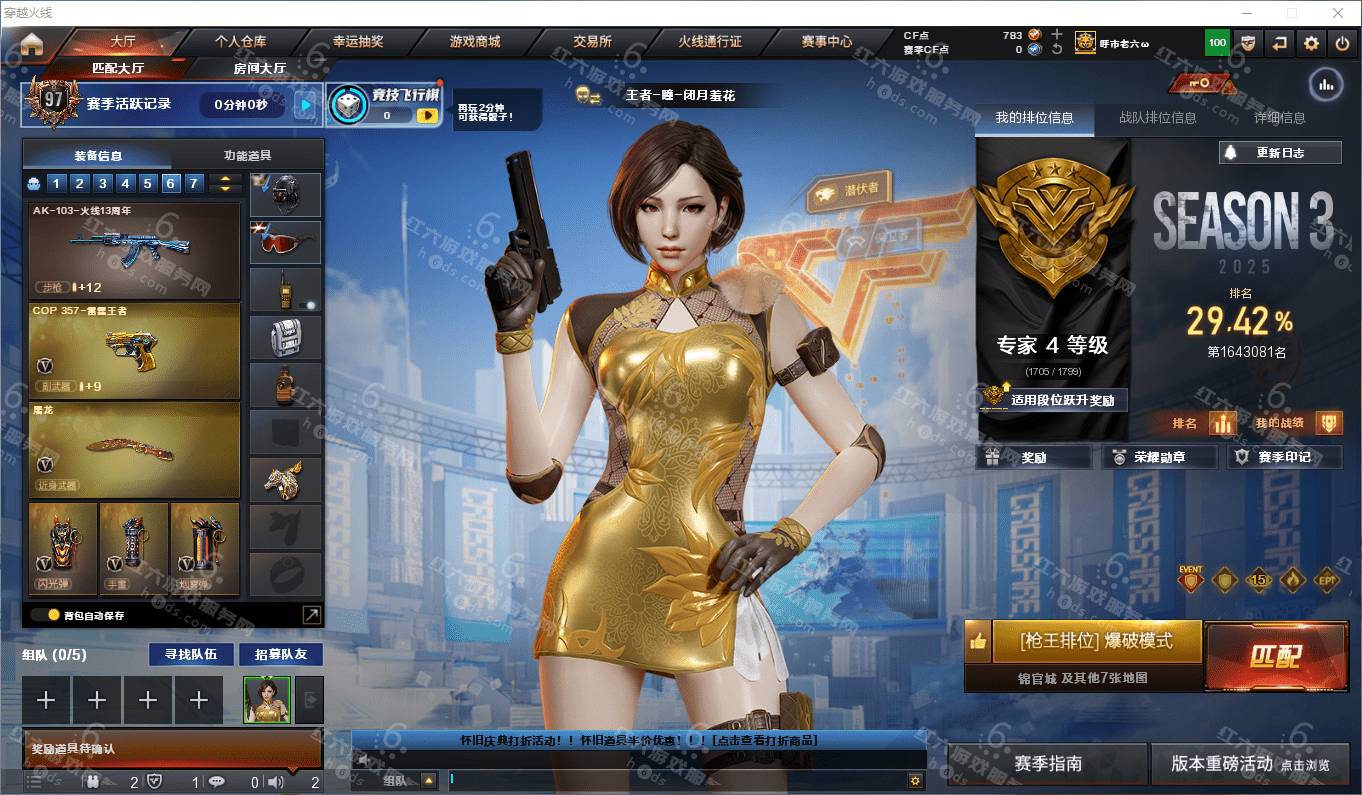Go to the 游戏商城 shop
The height and width of the screenshot is (795, 1362).
(x=475, y=42)
